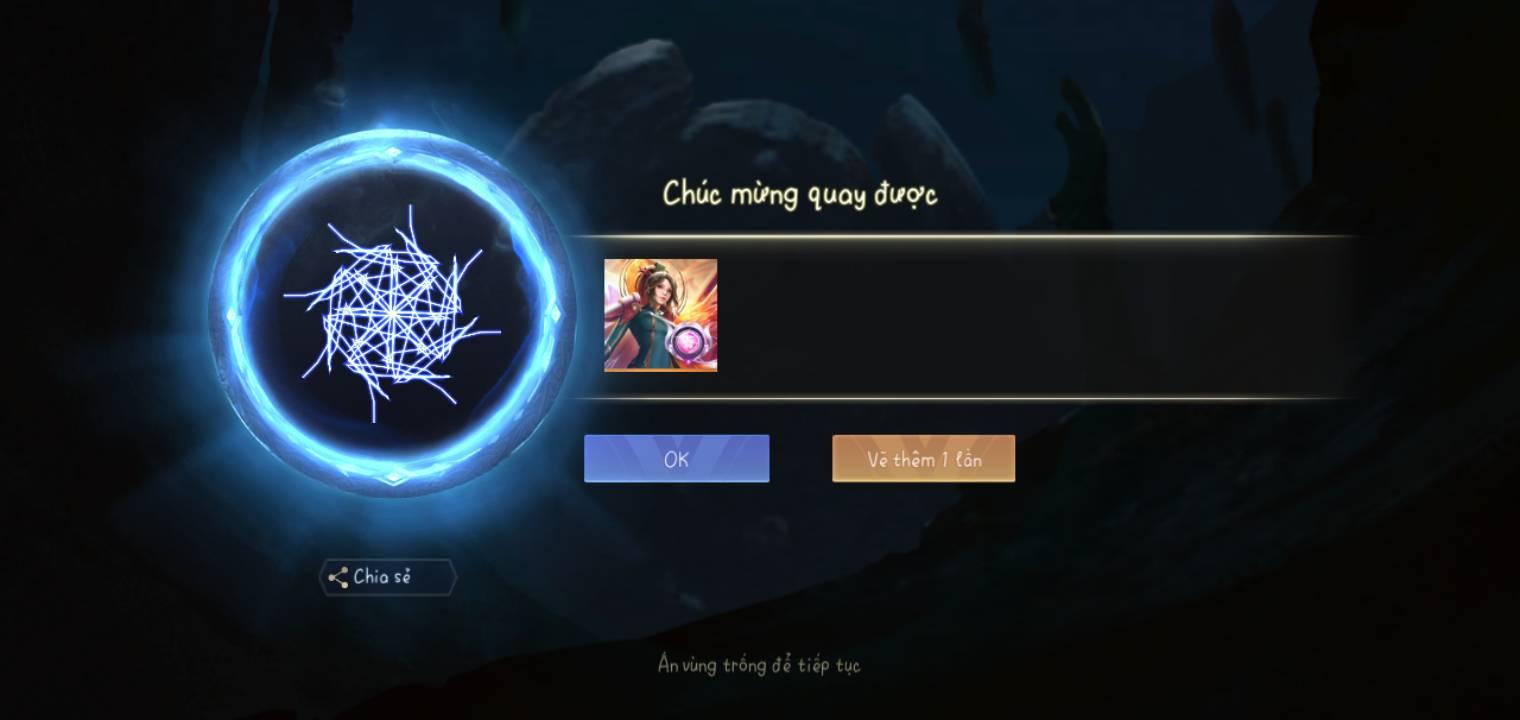Click the share network icon beside Chia sẻ

coord(340,577)
